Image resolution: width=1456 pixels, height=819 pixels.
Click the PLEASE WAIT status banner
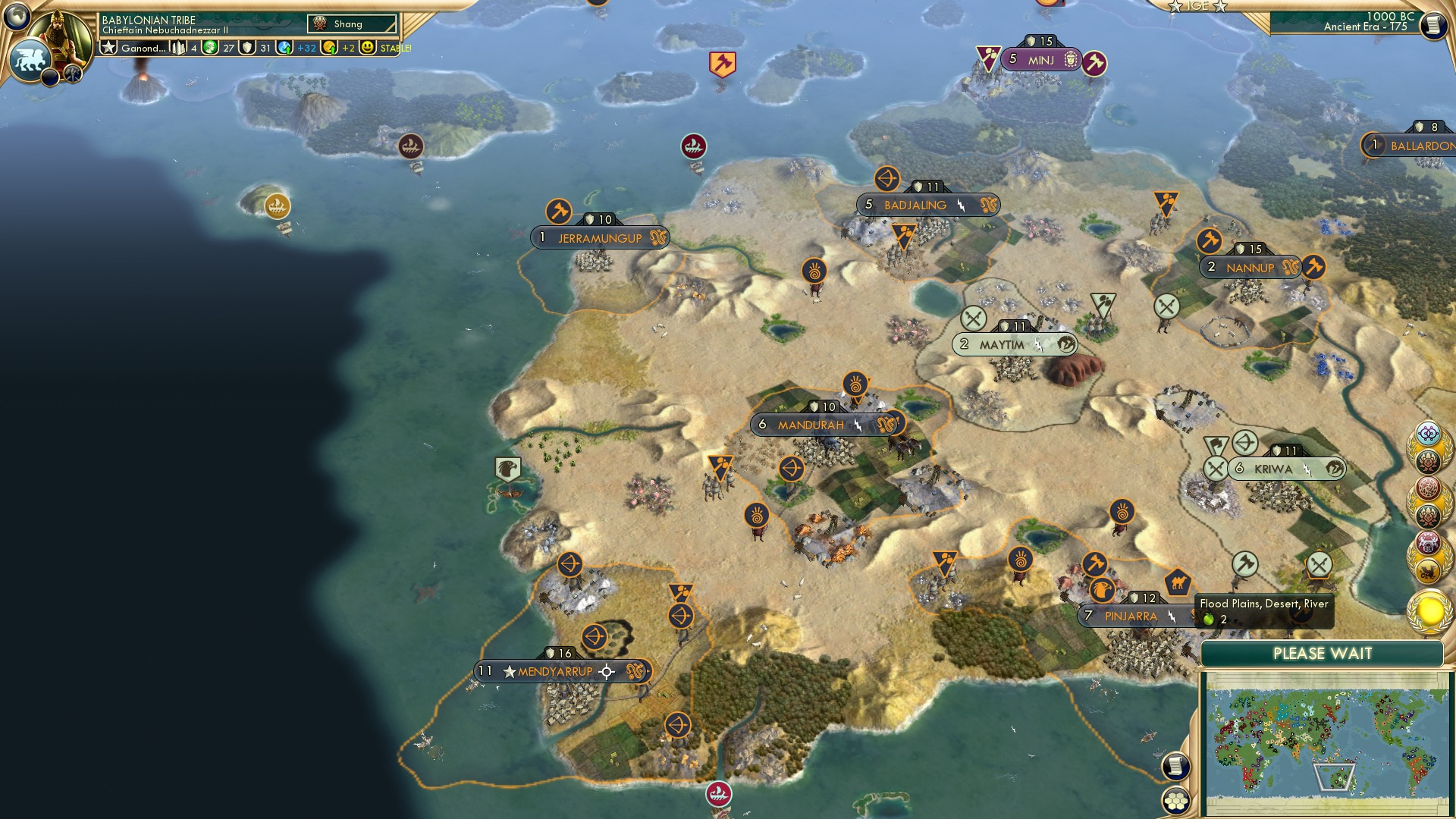click(1323, 653)
